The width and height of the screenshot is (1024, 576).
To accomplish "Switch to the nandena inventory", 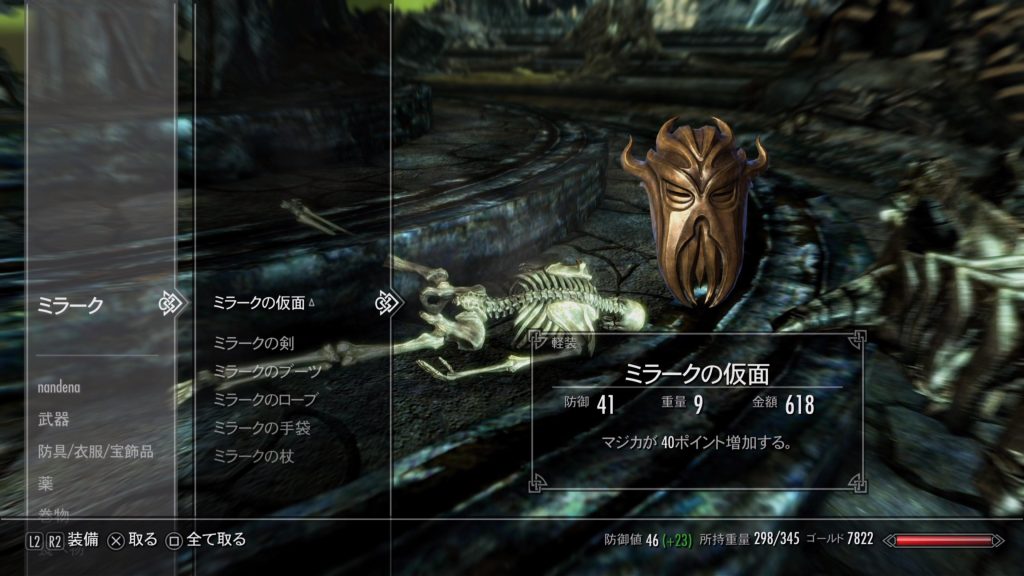I will point(60,386).
